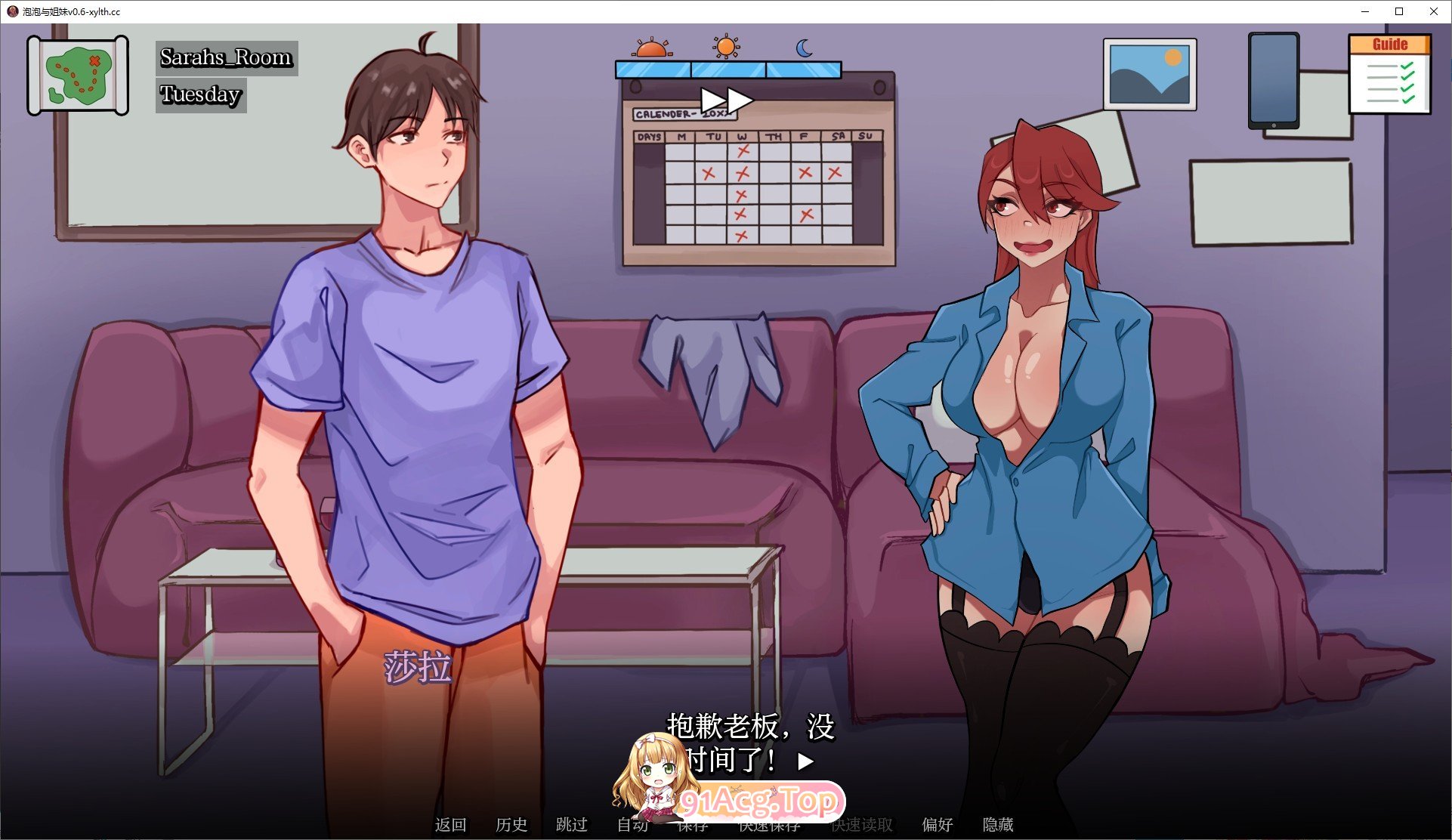Viewport: 1452px width, 840px height.
Task: Perform a quick save via 快速保存
Action: click(x=771, y=825)
